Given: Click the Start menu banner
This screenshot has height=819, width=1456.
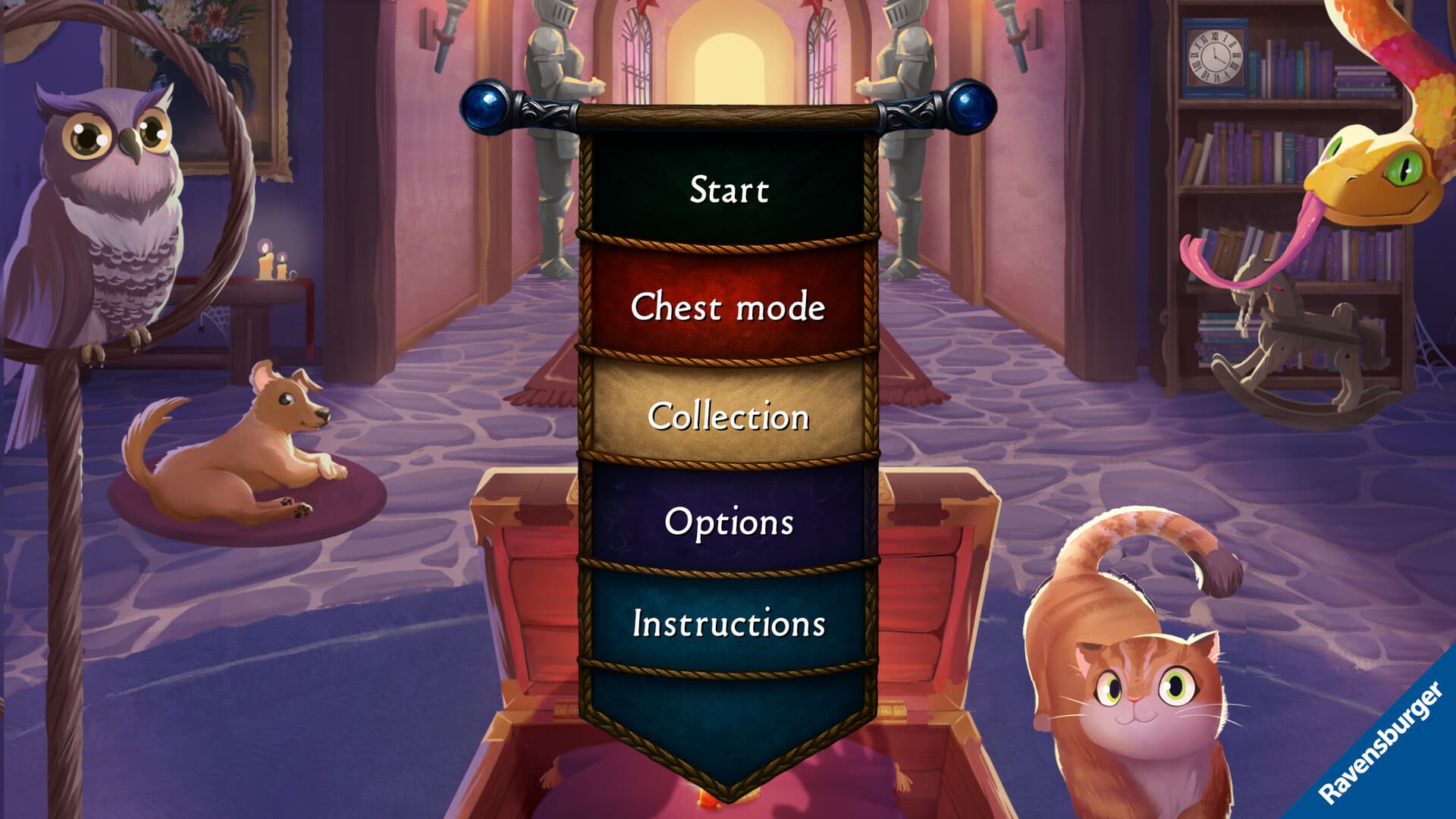Looking at the screenshot, I should [x=726, y=191].
